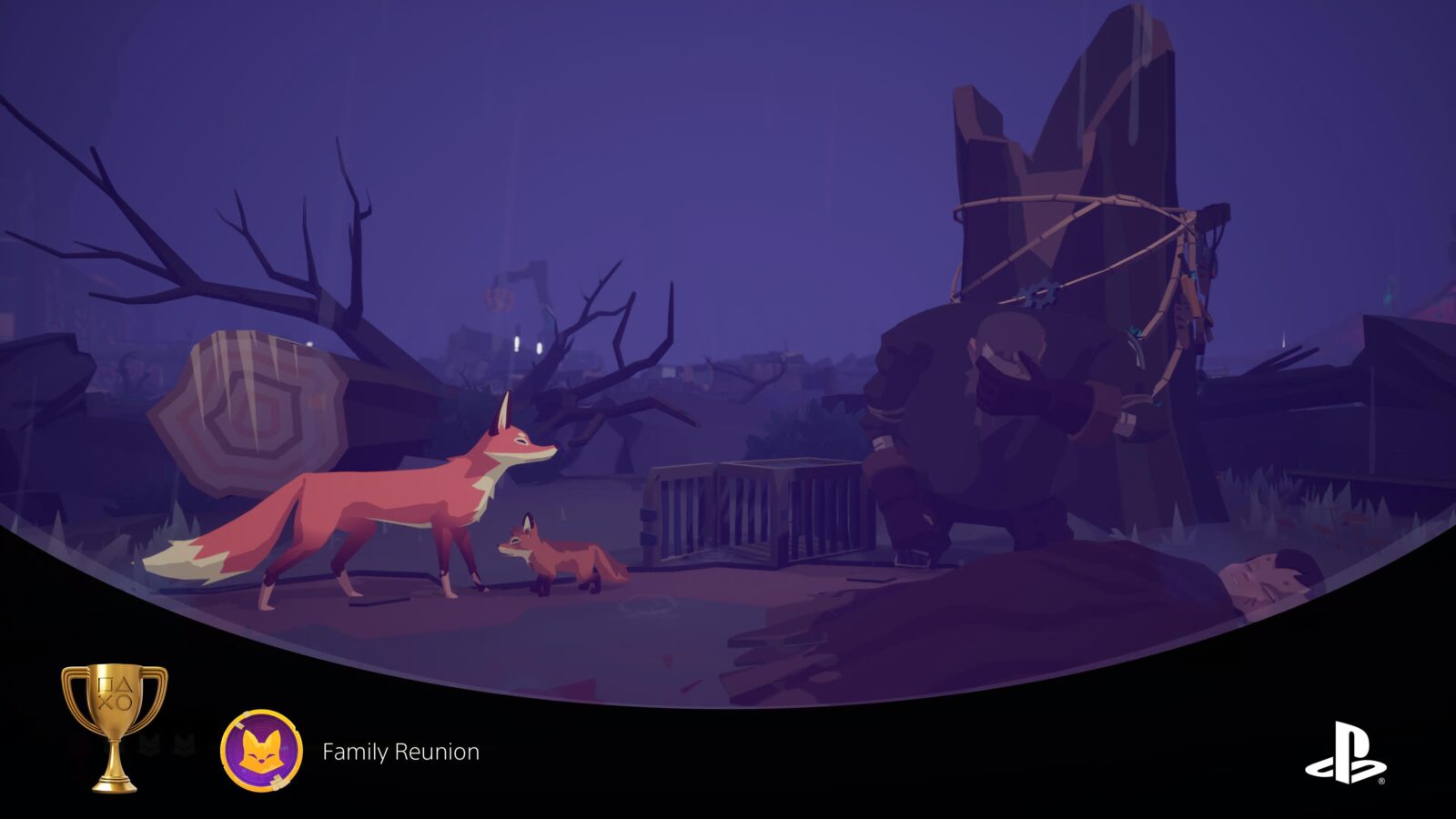Screen dimensions: 1456x819
Task: Select the Family Reunion text label
Action: (400, 752)
